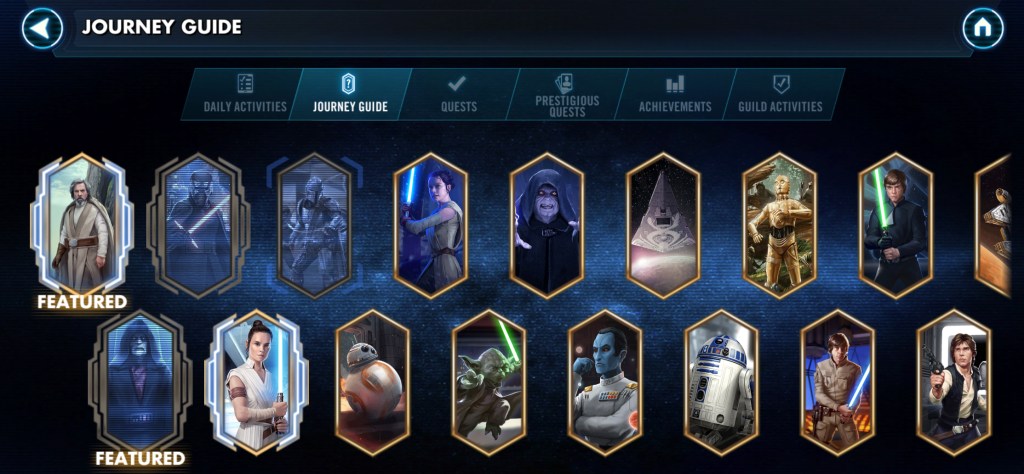Screen dimensions: 1024x474
Task: Choose the featured Rey in white card
Action: point(257,382)
